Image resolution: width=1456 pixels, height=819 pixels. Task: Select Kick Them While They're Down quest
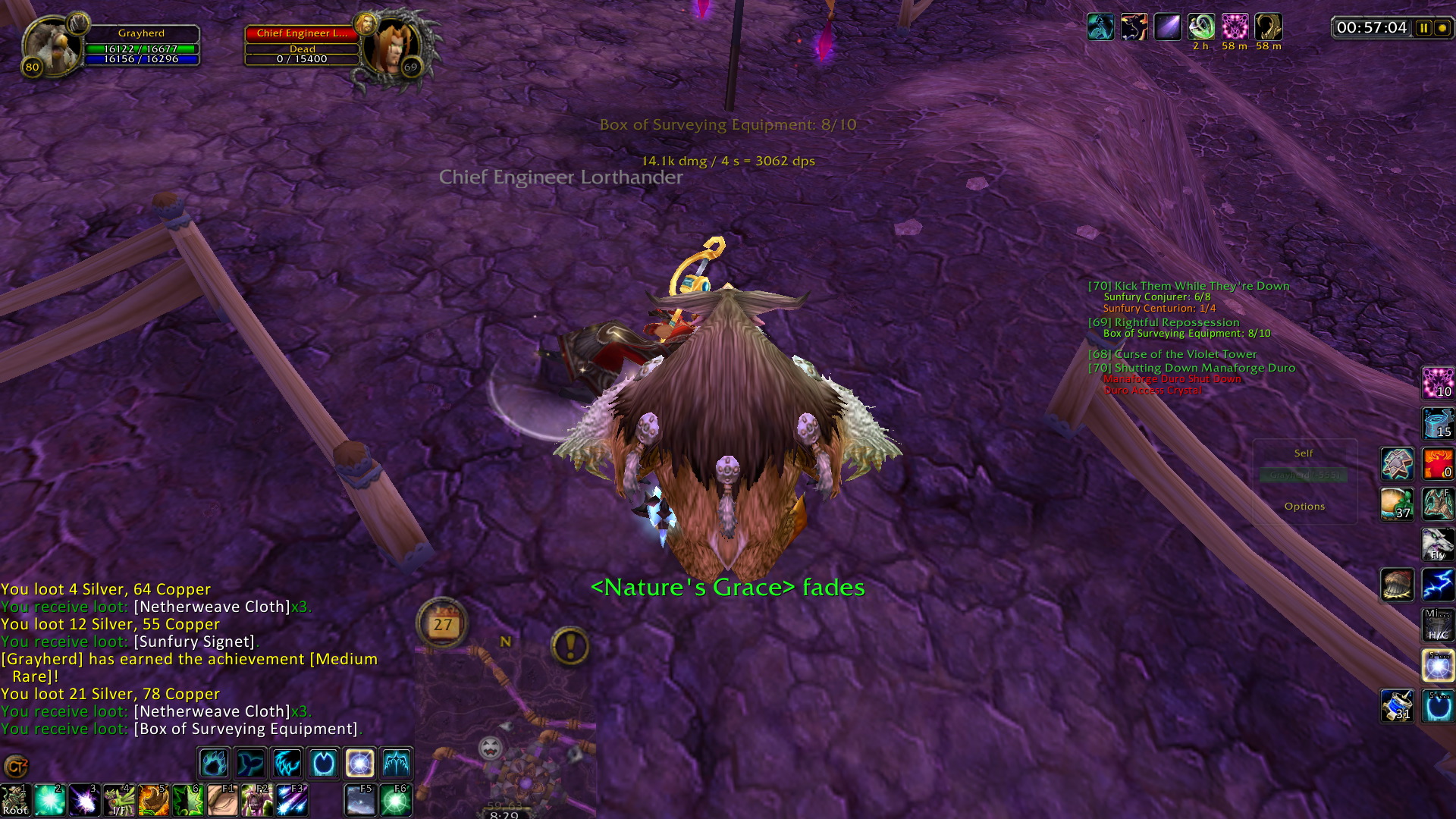[x=1188, y=286]
